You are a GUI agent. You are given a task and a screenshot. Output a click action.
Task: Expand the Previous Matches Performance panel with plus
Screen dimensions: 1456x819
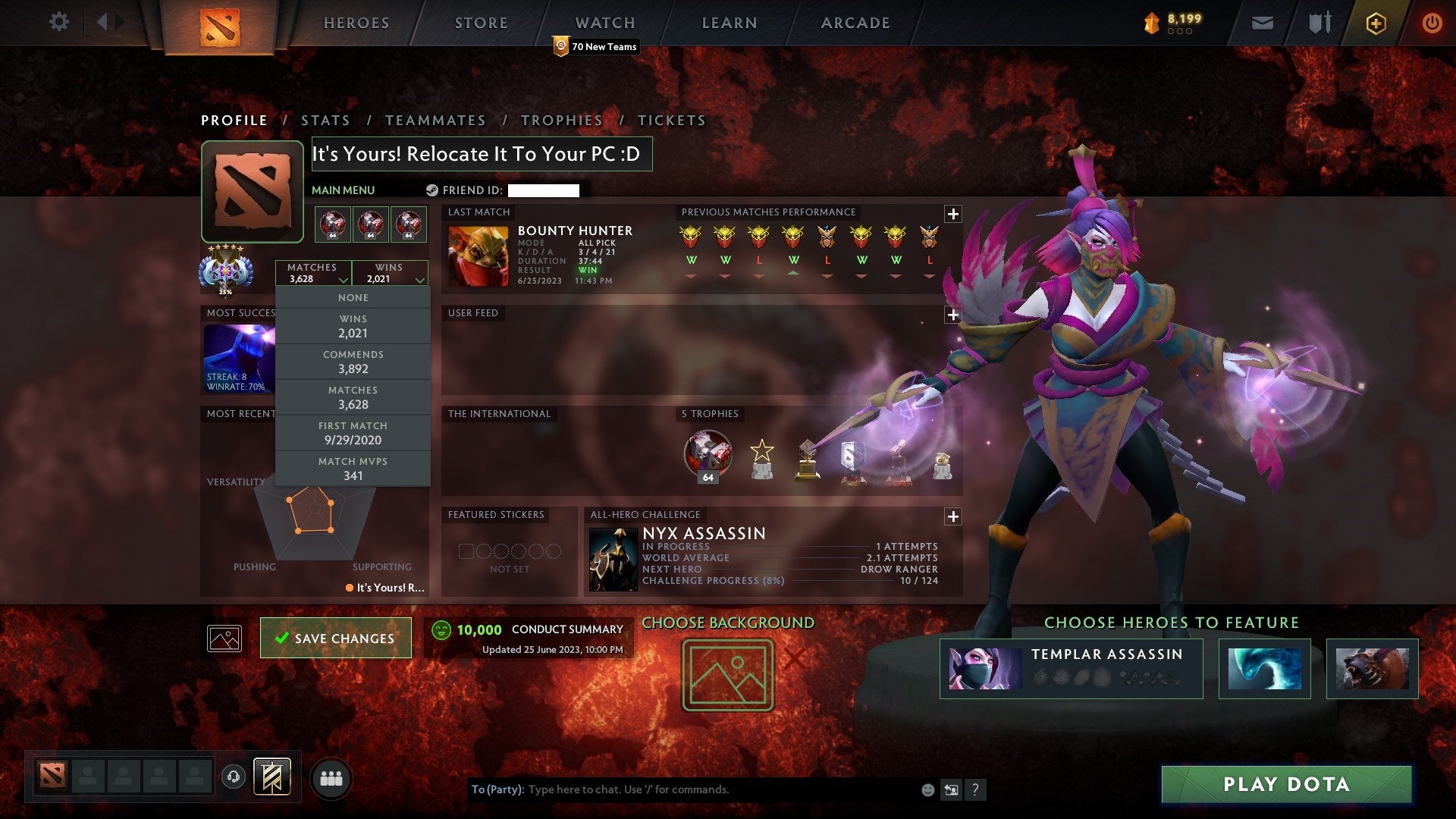click(952, 215)
